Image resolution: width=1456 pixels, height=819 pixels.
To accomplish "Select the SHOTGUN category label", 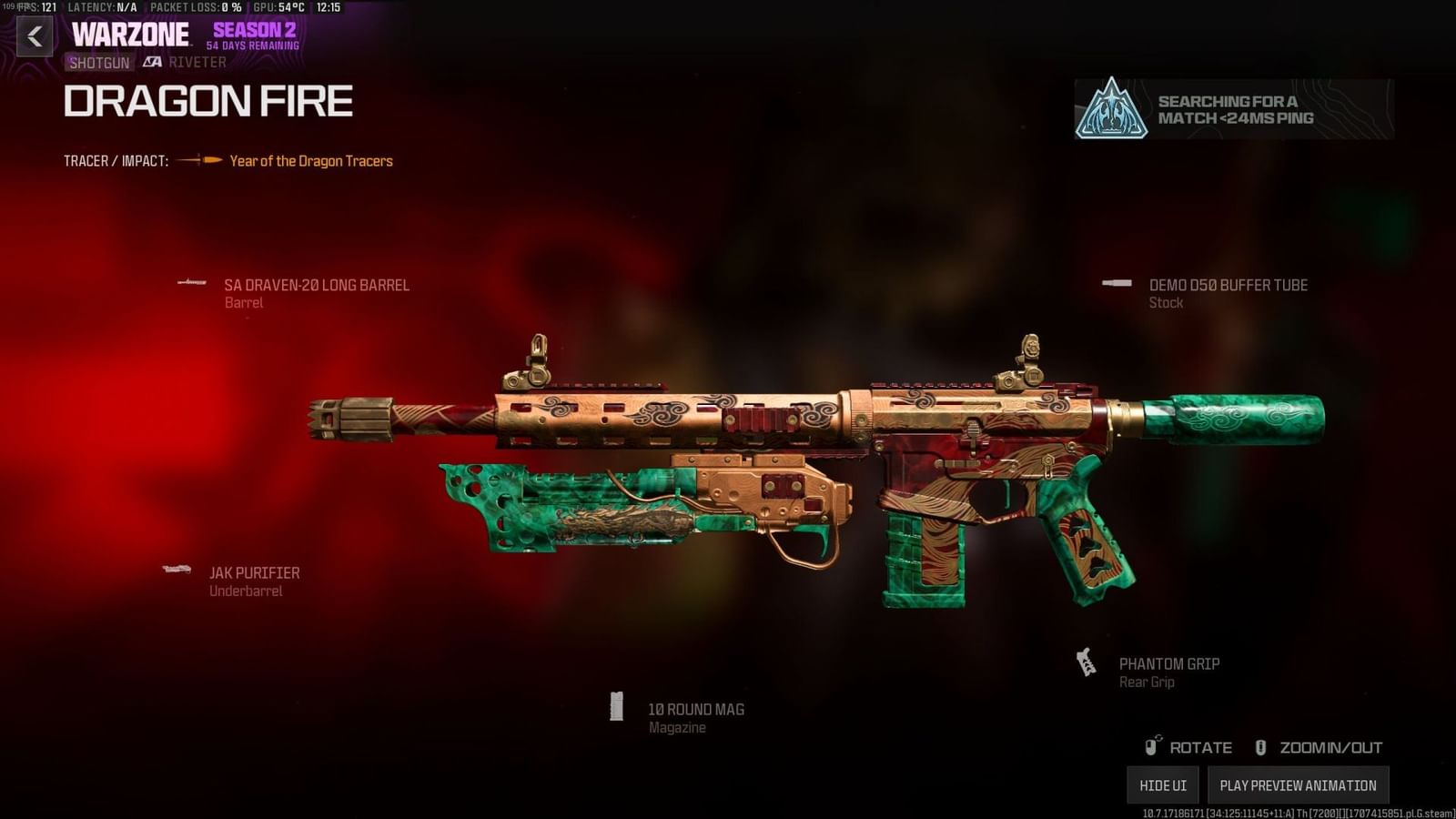I will (99, 62).
